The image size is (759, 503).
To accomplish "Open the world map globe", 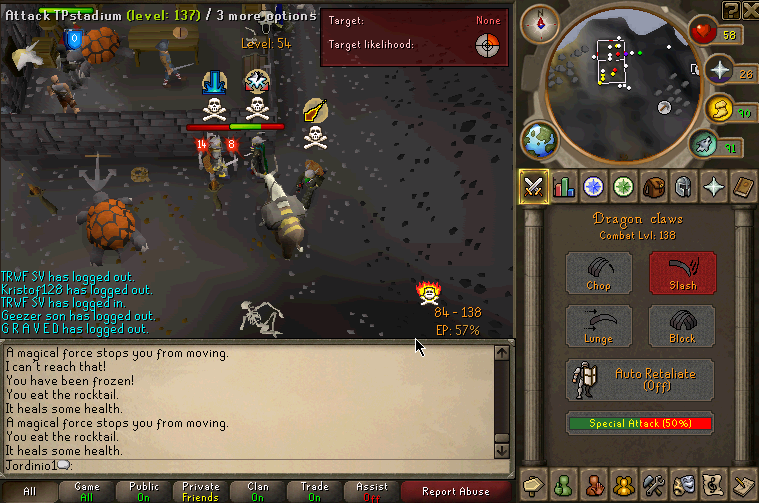I will [539, 139].
